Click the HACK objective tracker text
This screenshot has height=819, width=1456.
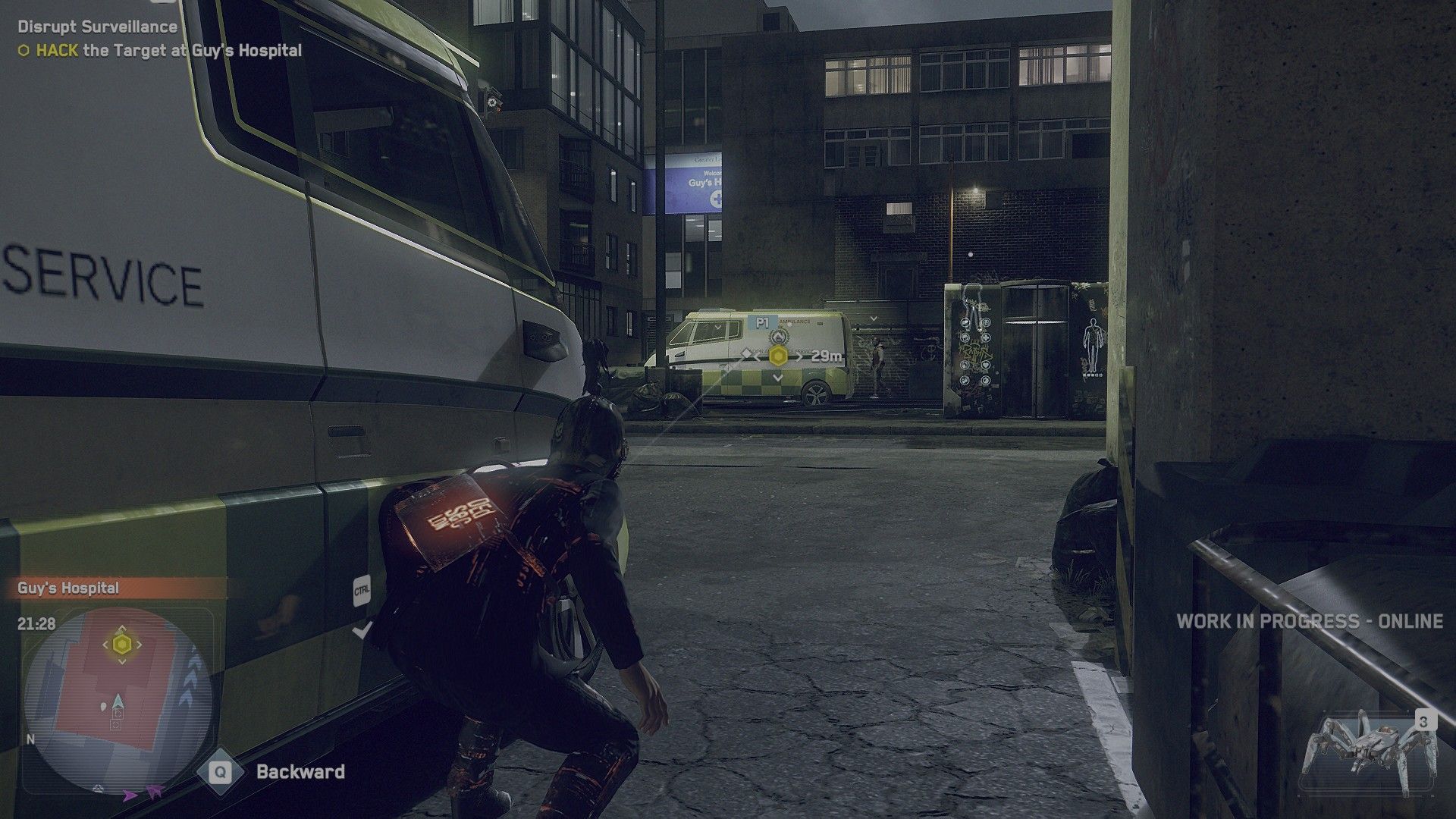tap(161, 51)
